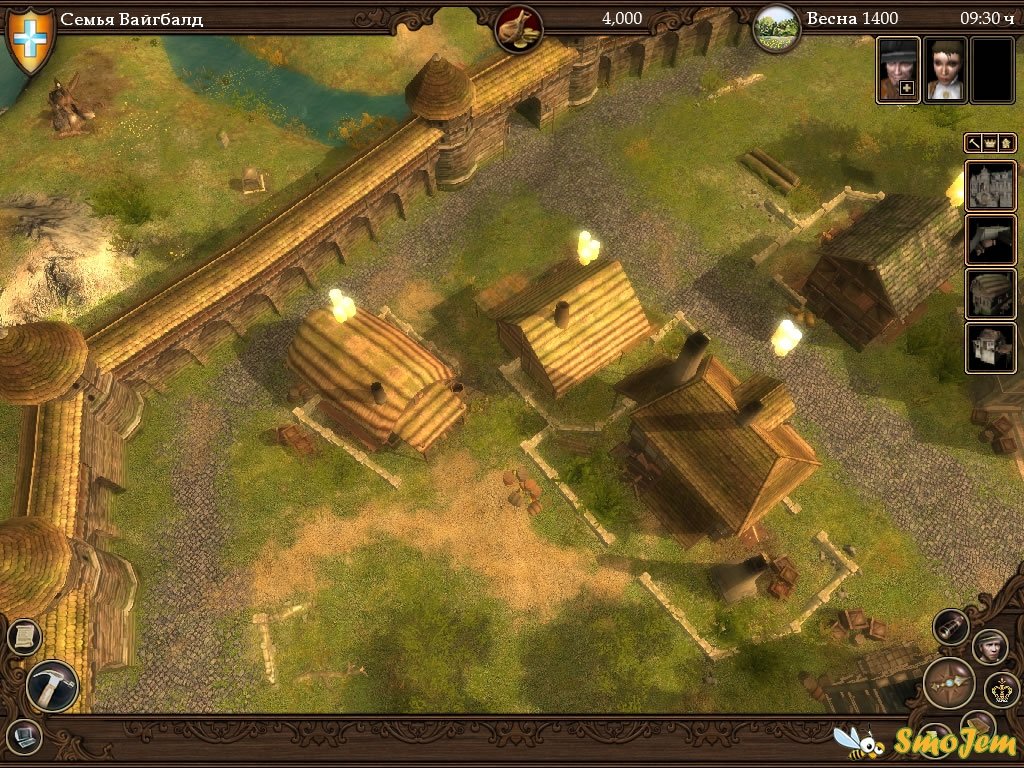
Task: Select the white-walled house thumbnail
Action: pos(990,348)
